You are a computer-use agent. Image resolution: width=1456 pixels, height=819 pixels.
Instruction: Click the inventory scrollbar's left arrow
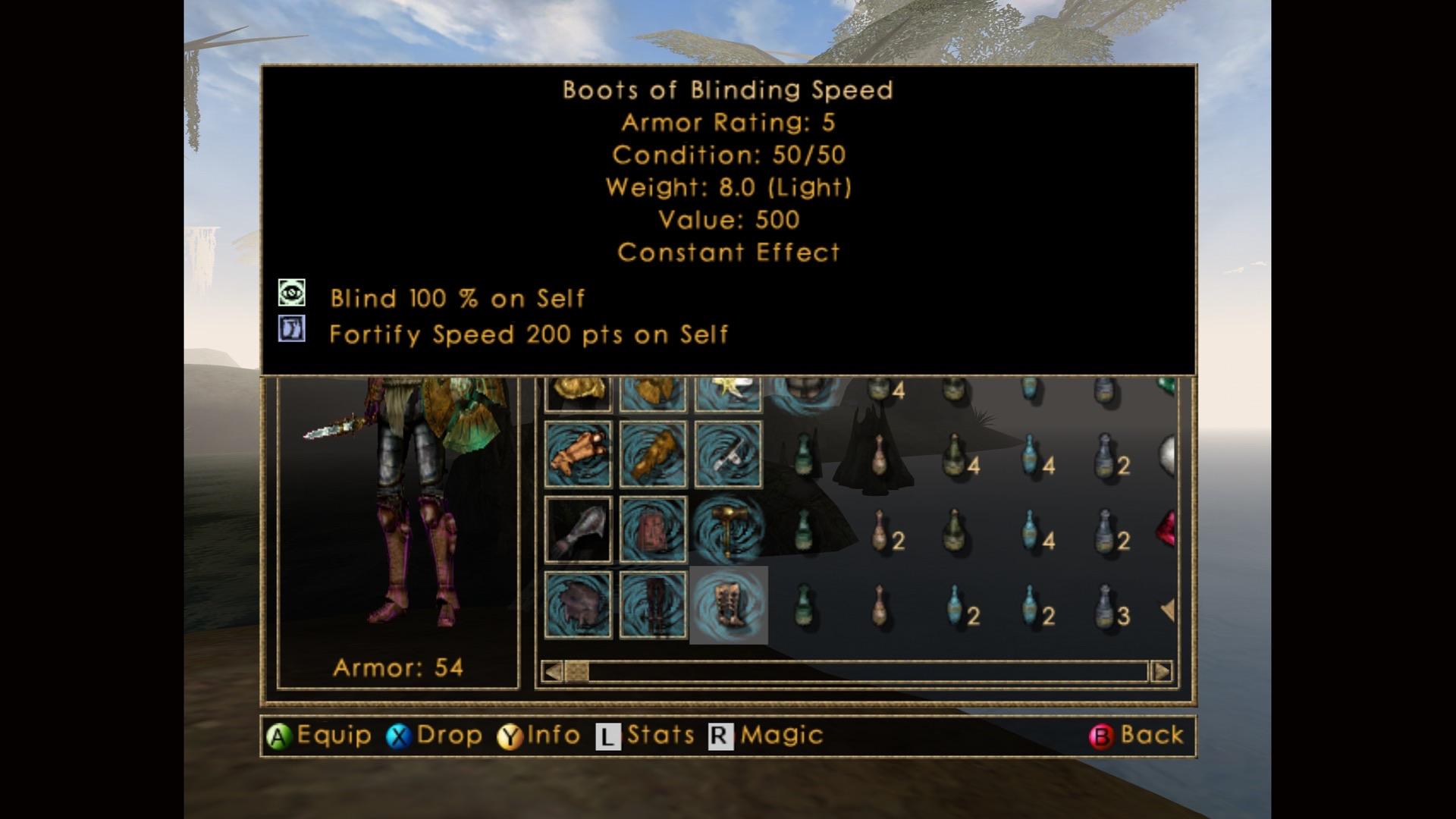pyautogui.click(x=553, y=671)
